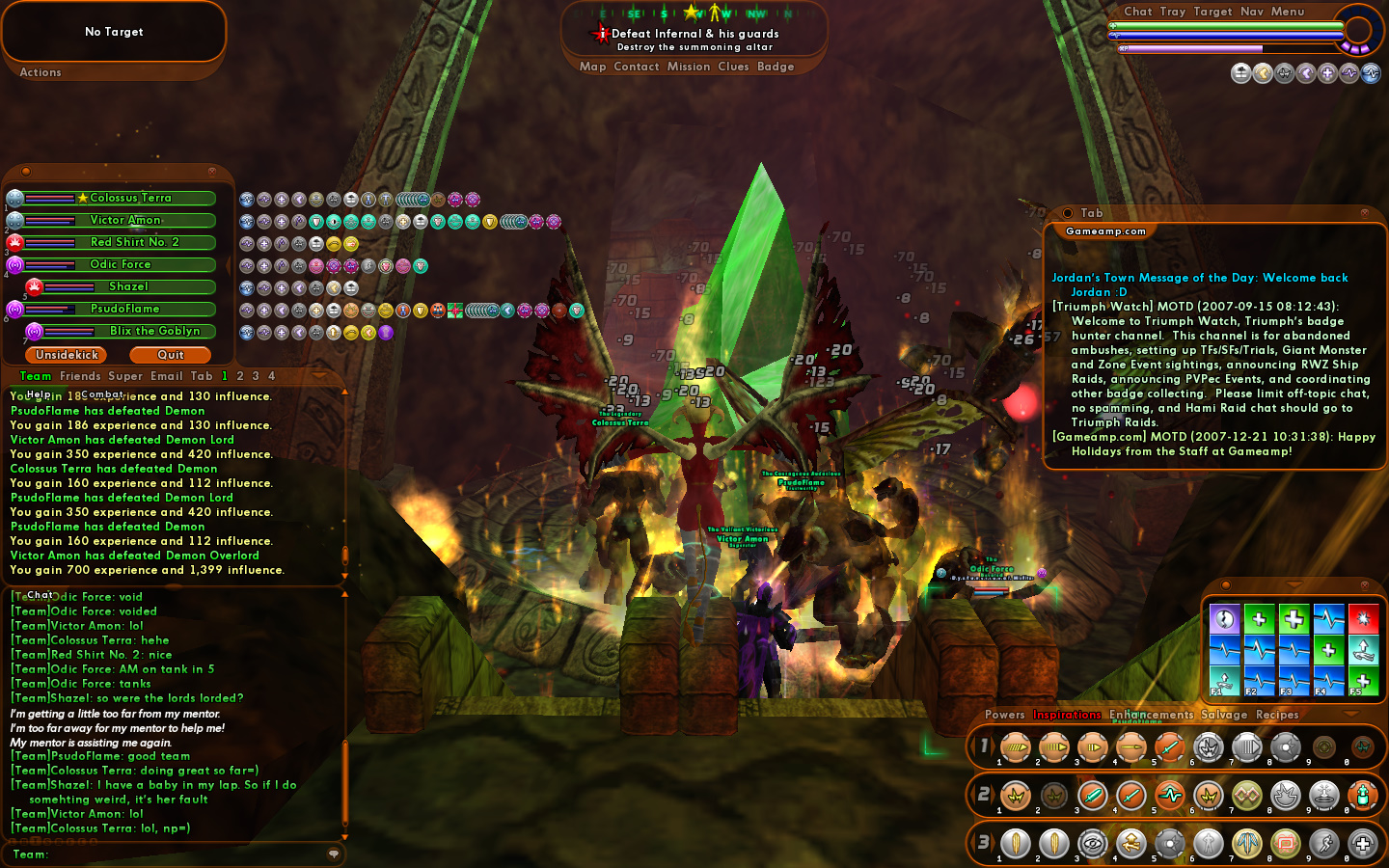Open the Actions menu under the target window
Image resolution: width=1389 pixels, height=868 pixels.
point(41,72)
